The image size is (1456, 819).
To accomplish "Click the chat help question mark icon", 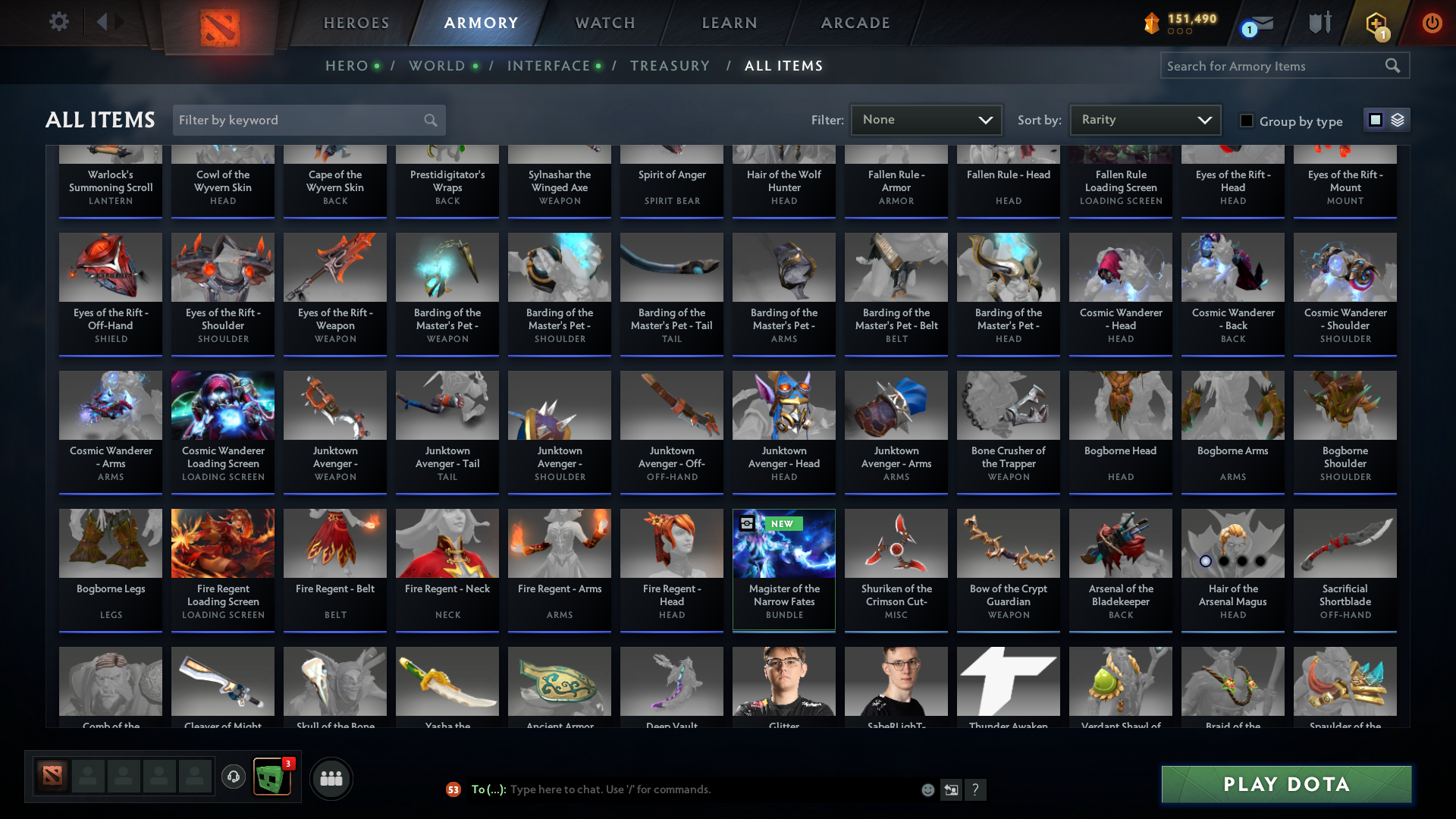I will click(x=977, y=789).
